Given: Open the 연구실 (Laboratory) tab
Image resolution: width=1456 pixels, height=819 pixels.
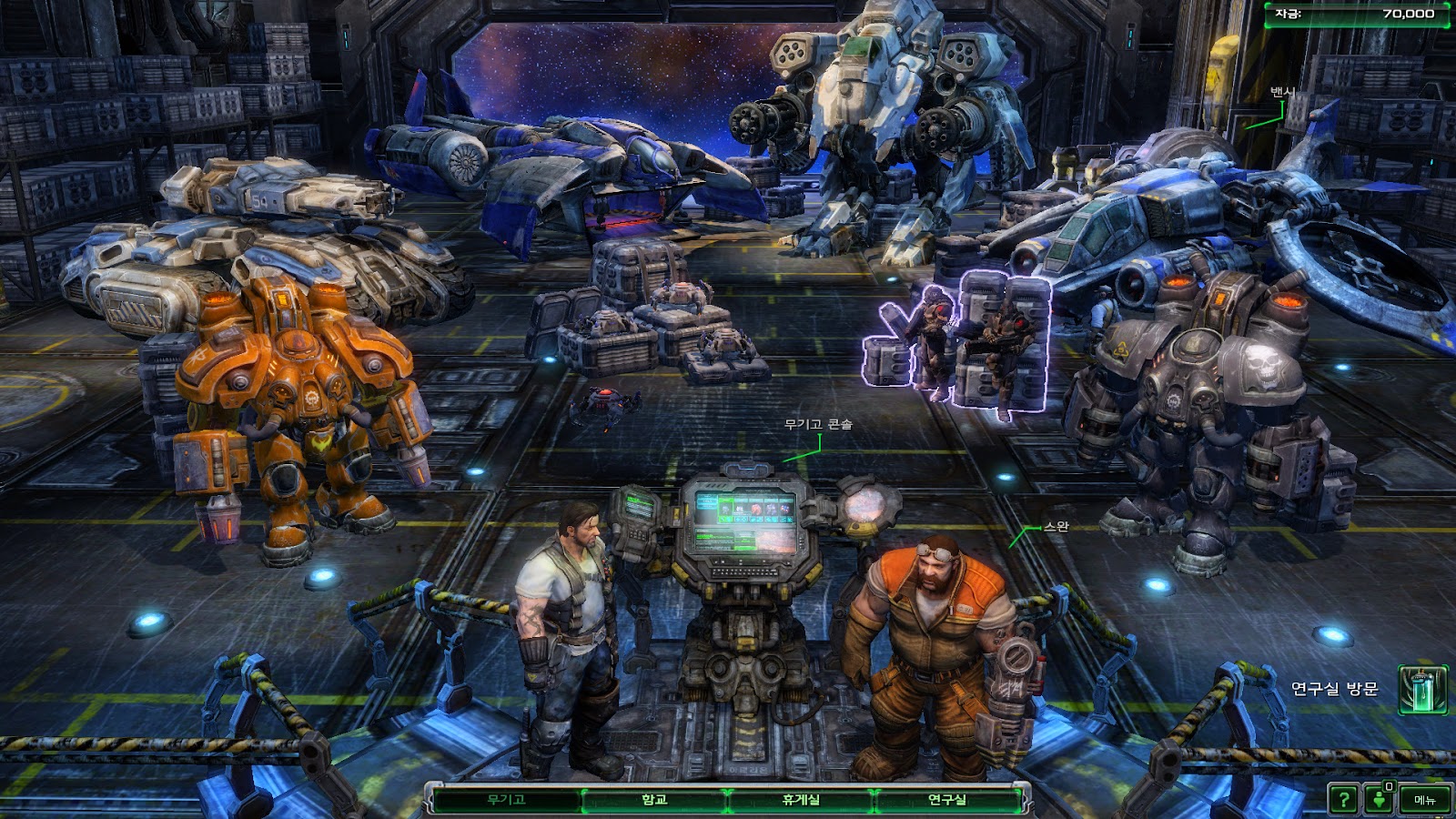Looking at the screenshot, I should (x=946, y=800).
